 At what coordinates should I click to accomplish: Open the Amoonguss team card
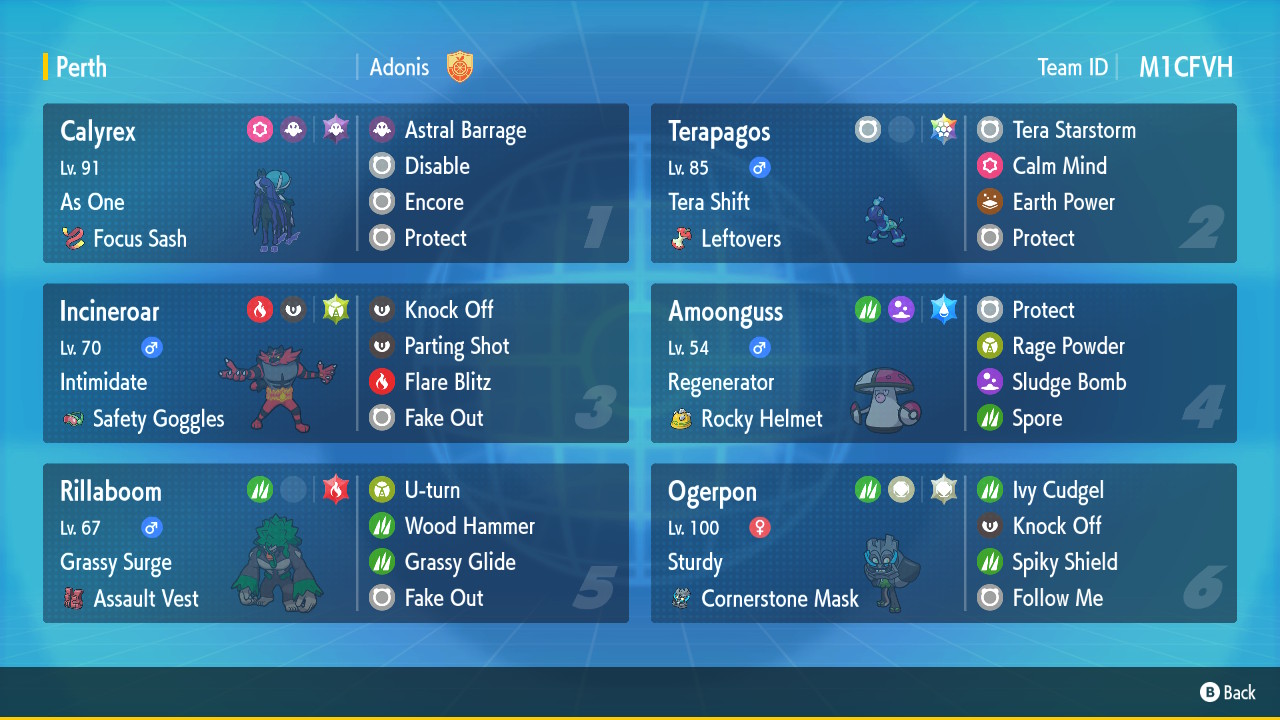point(943,363)
